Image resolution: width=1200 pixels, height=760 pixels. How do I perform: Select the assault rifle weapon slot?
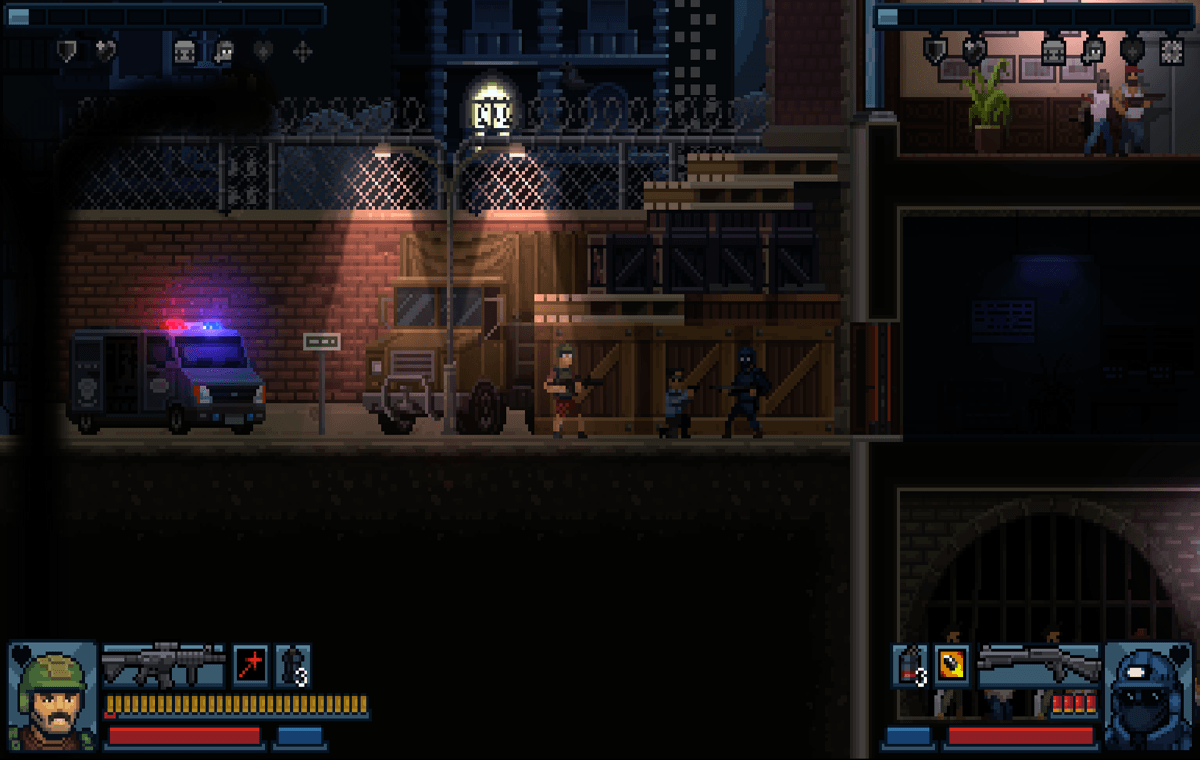point(163,665)
